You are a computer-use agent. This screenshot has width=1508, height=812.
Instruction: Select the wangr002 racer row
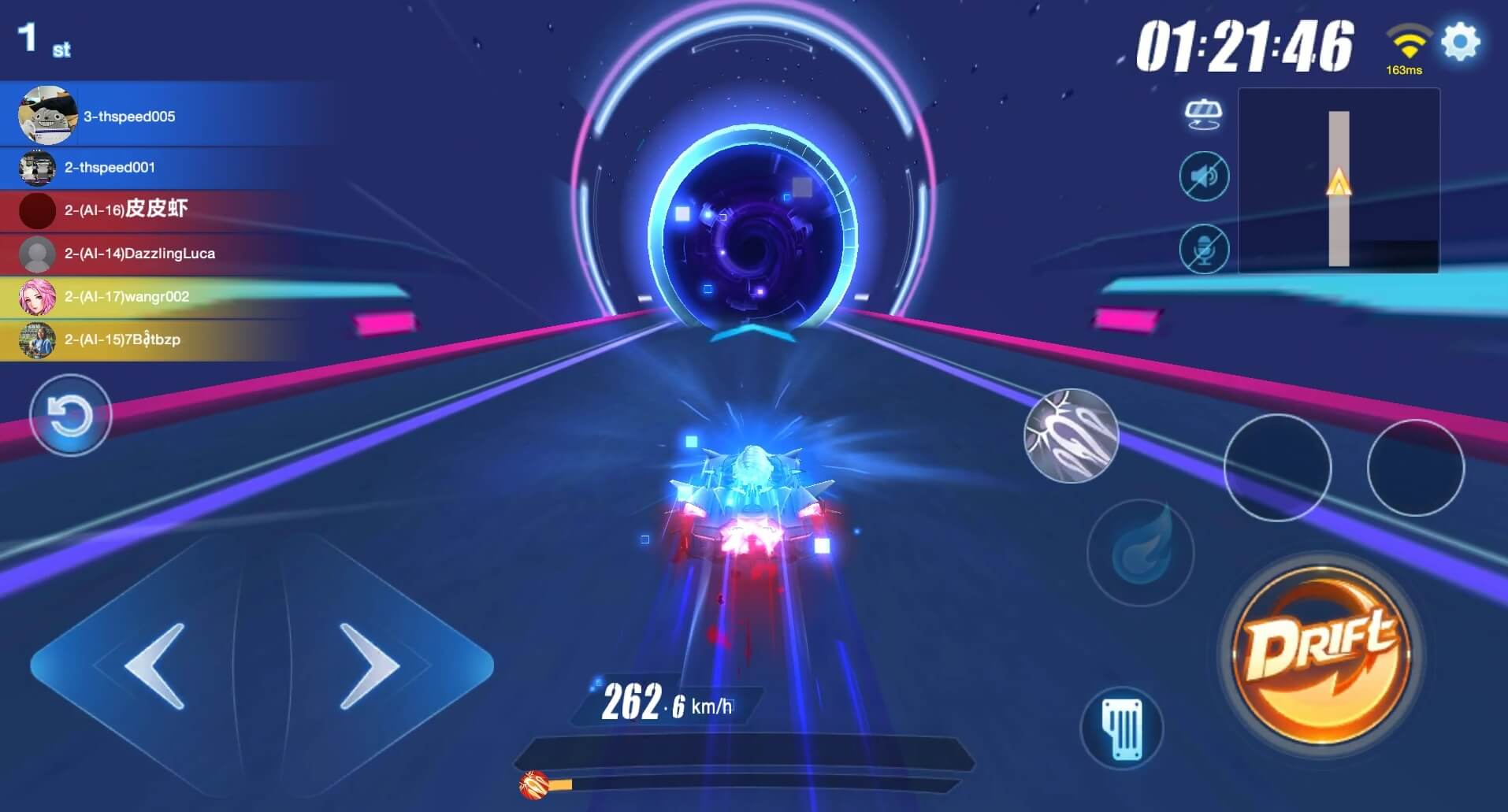point(126,297)
